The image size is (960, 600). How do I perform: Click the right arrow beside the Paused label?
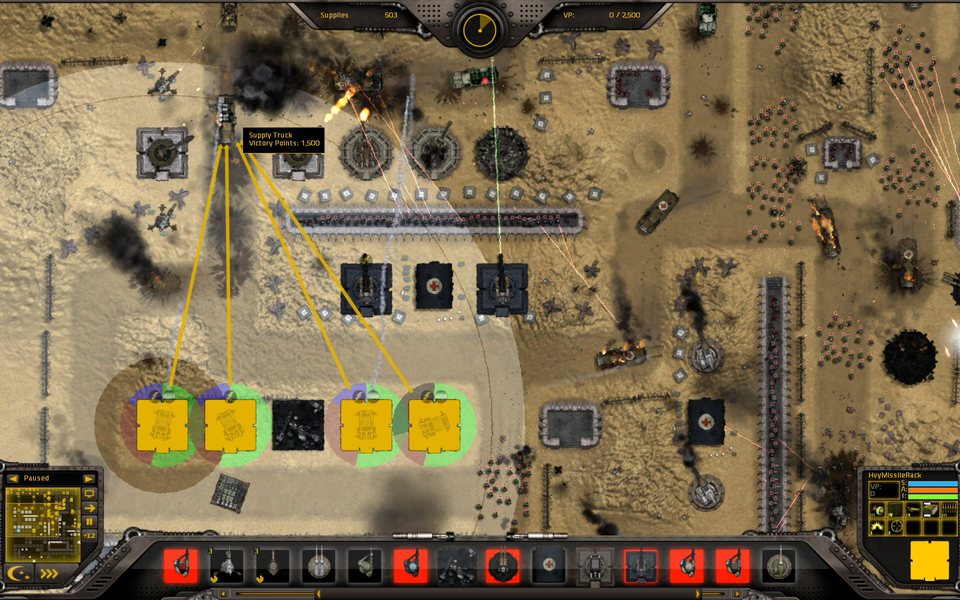[89, 479]
